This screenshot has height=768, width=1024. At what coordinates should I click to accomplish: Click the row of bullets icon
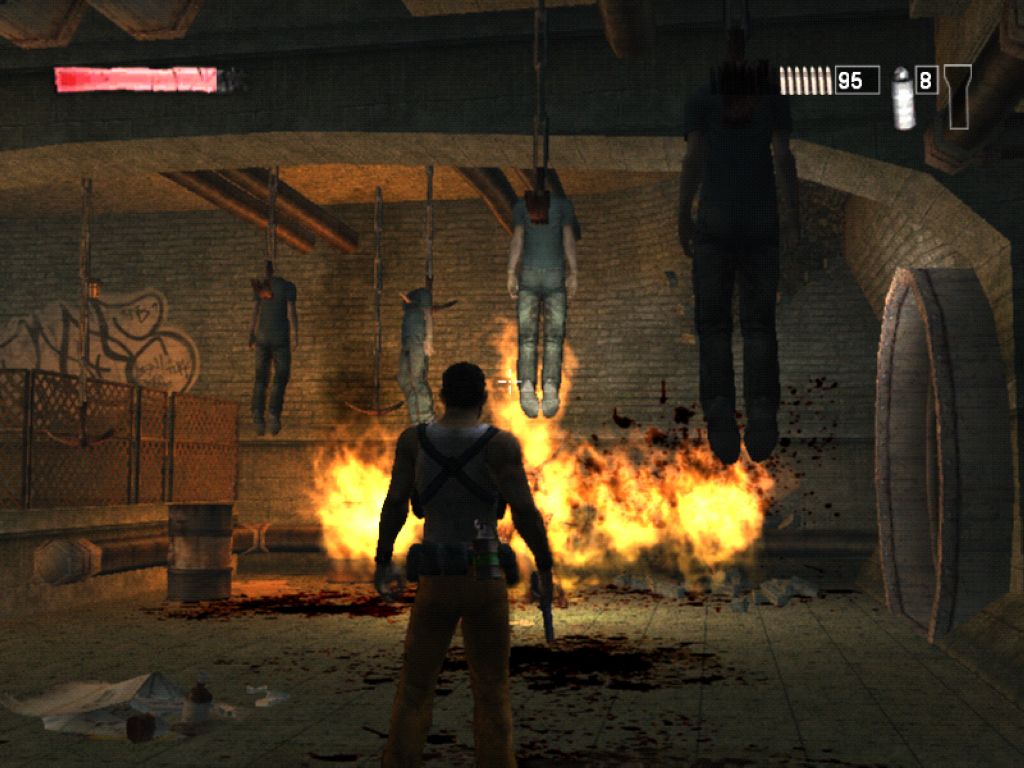[805, 80]
